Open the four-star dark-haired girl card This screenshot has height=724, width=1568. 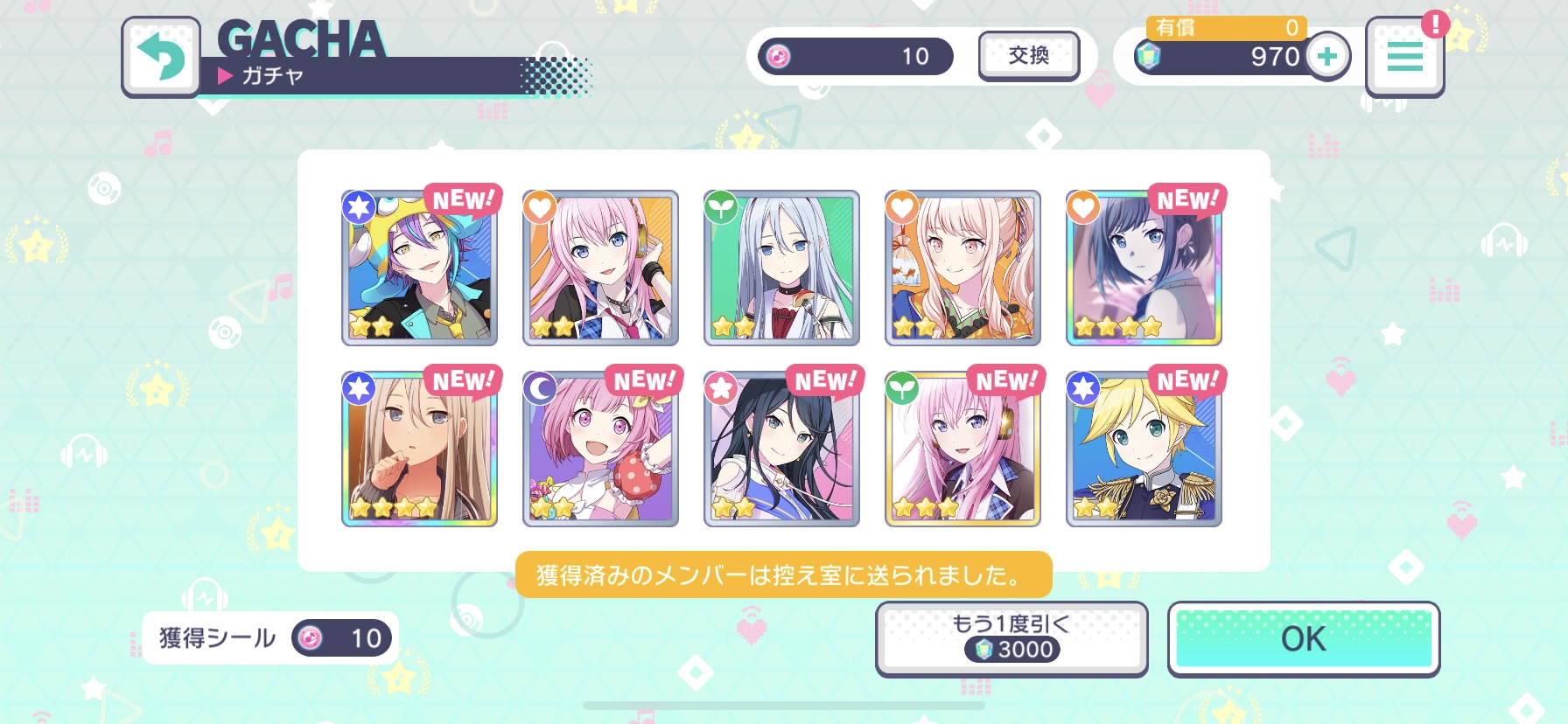pyautogui.click(x=1144, y=268)
